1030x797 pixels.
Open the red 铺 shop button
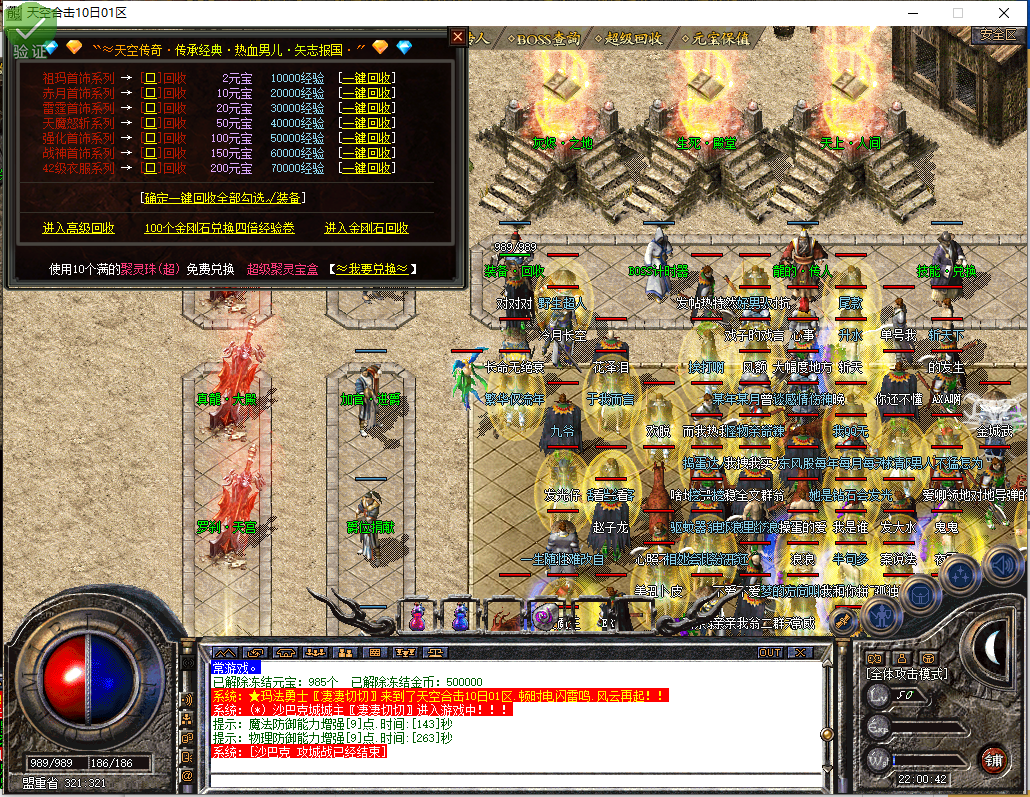coord(993,758)
